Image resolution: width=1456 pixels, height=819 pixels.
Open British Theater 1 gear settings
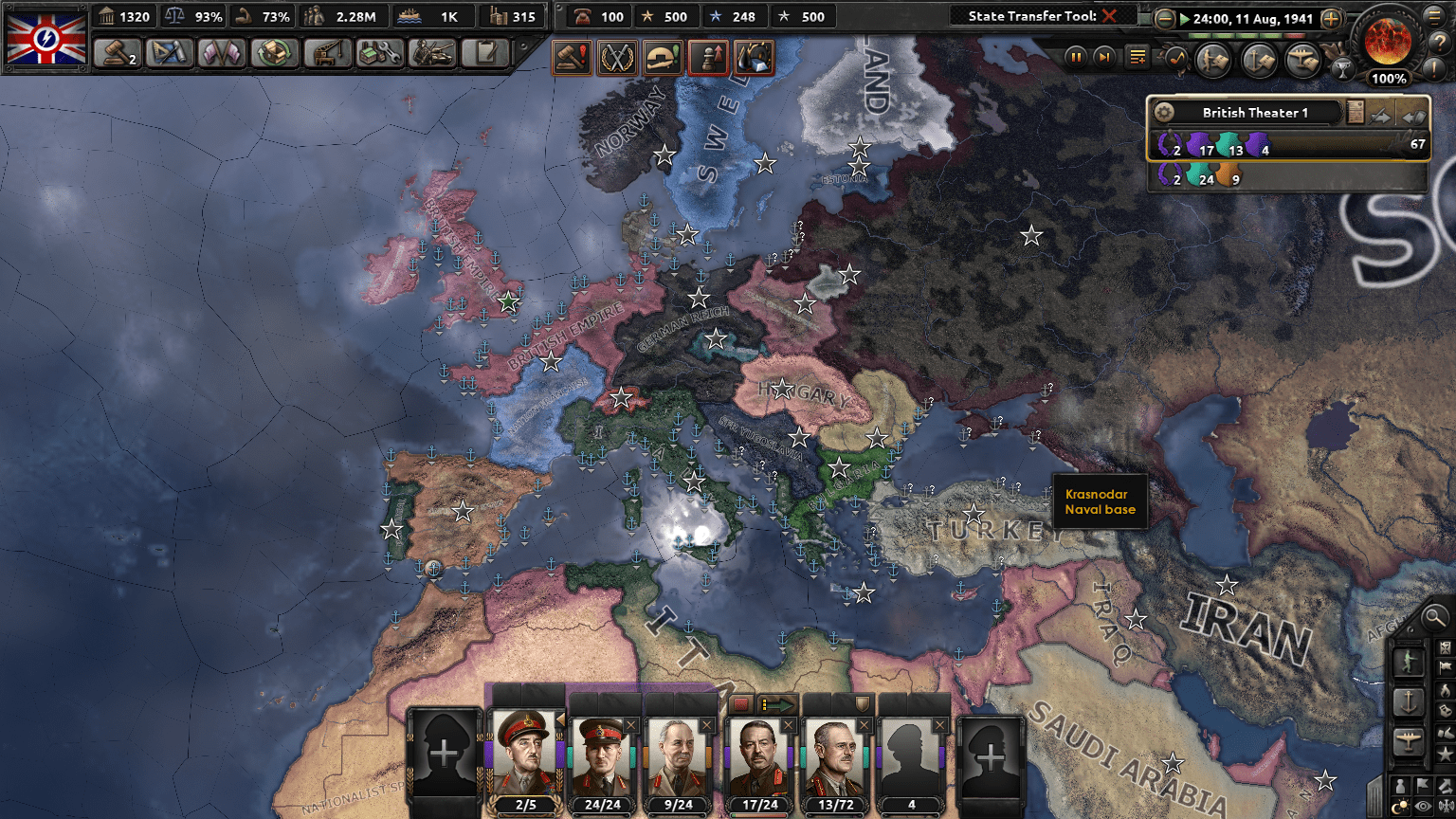[x=1164, y=113]
